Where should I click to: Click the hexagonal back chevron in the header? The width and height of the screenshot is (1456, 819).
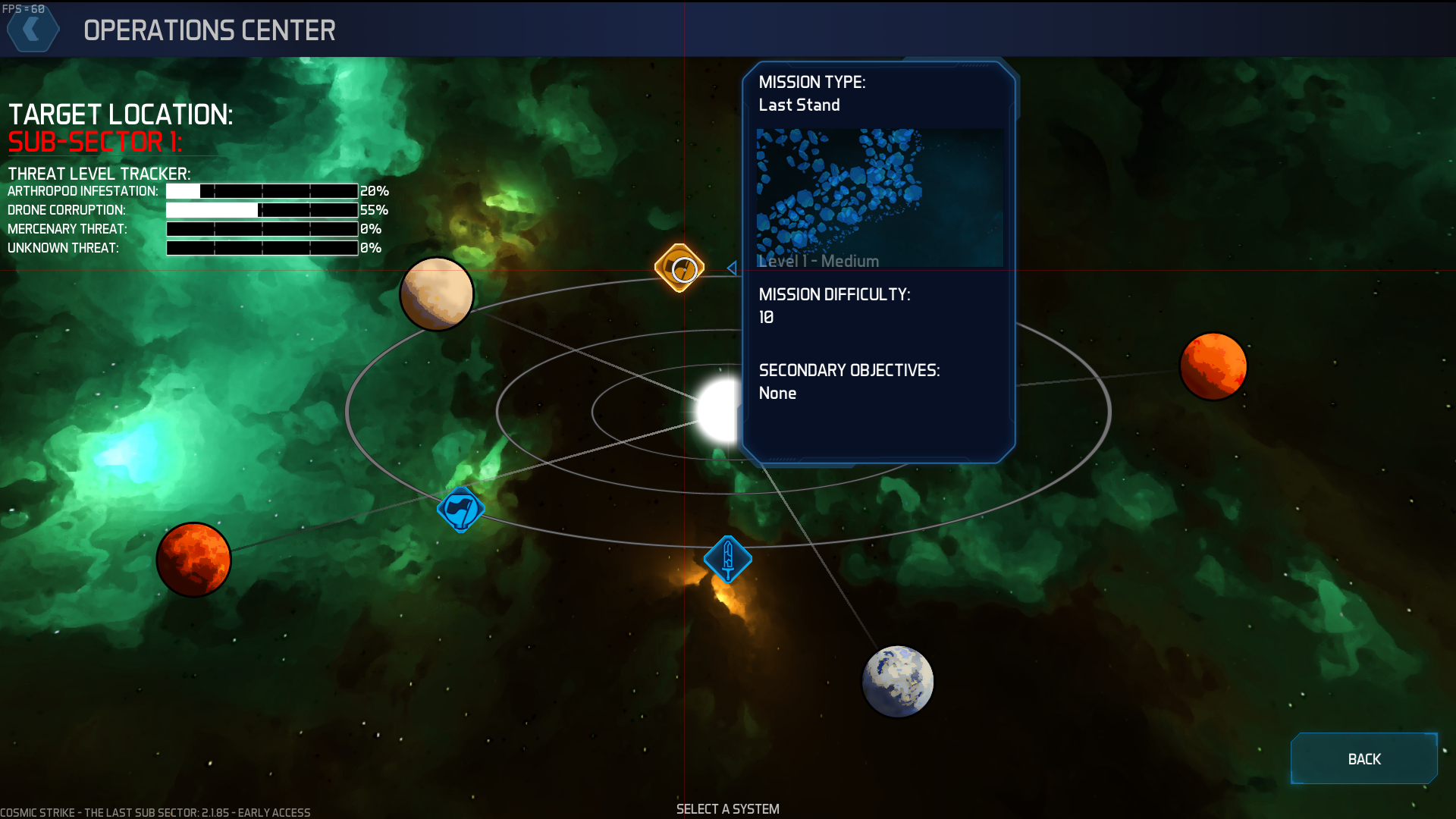(x=33, y=30)
